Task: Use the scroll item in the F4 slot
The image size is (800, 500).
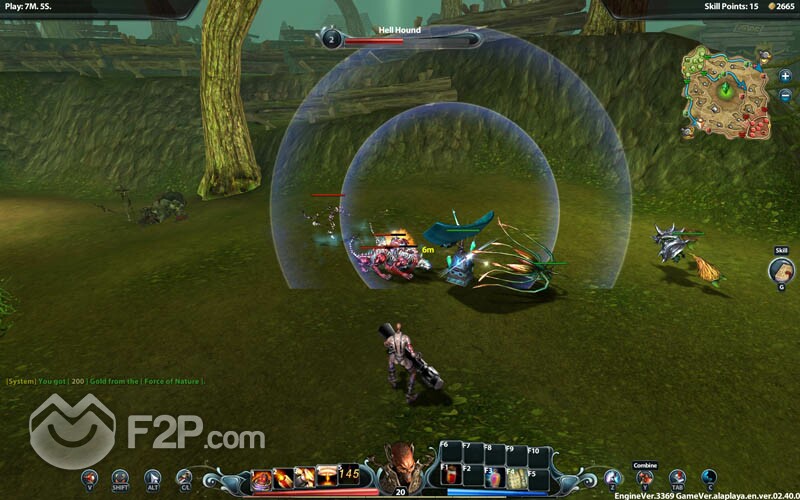Action: [515, 477]
